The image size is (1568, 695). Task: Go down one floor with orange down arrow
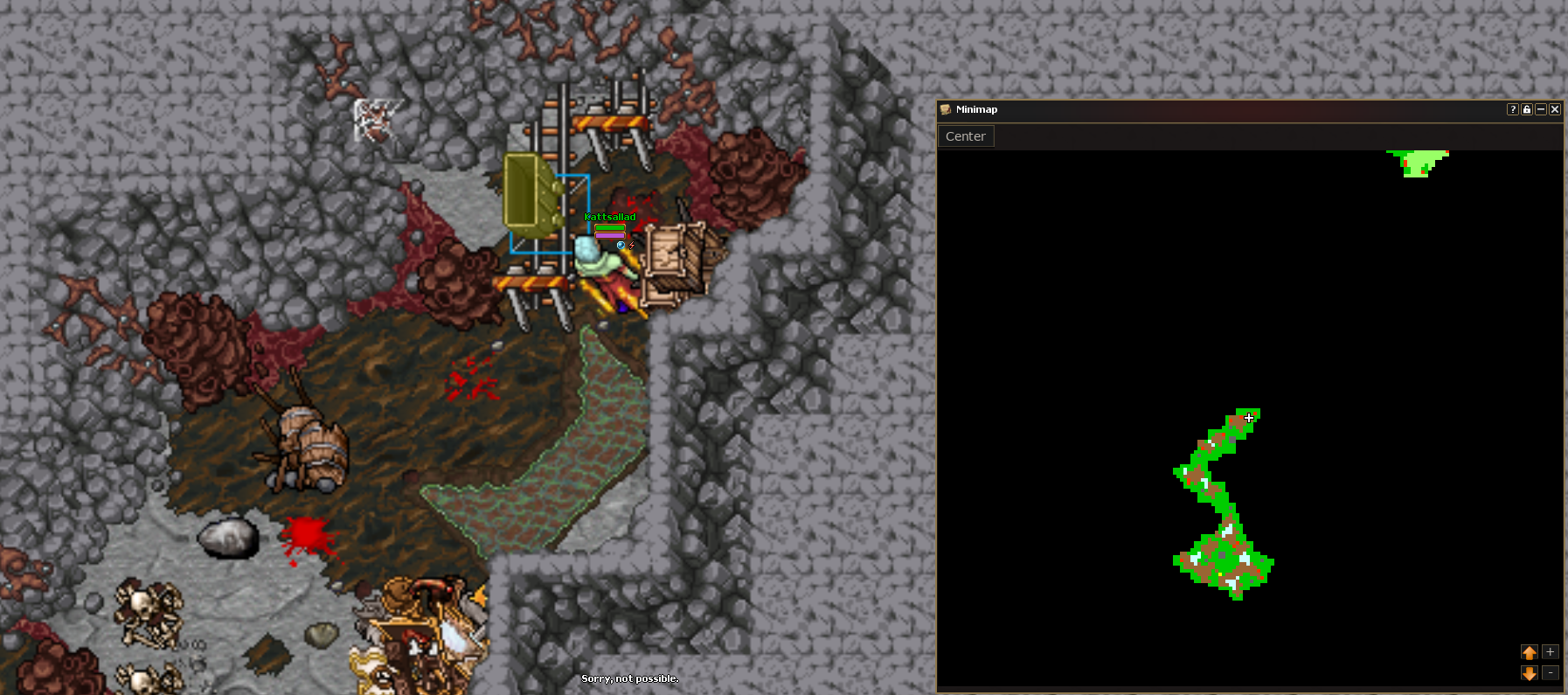pyautogui.click(x=1530, y=673)
